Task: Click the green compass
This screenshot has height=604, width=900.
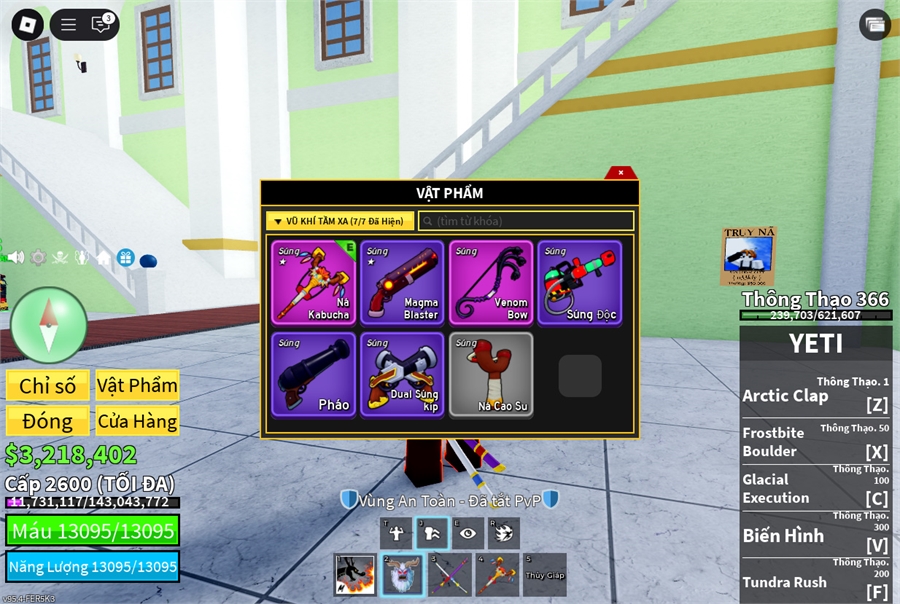Action: (x=48, y=324)
